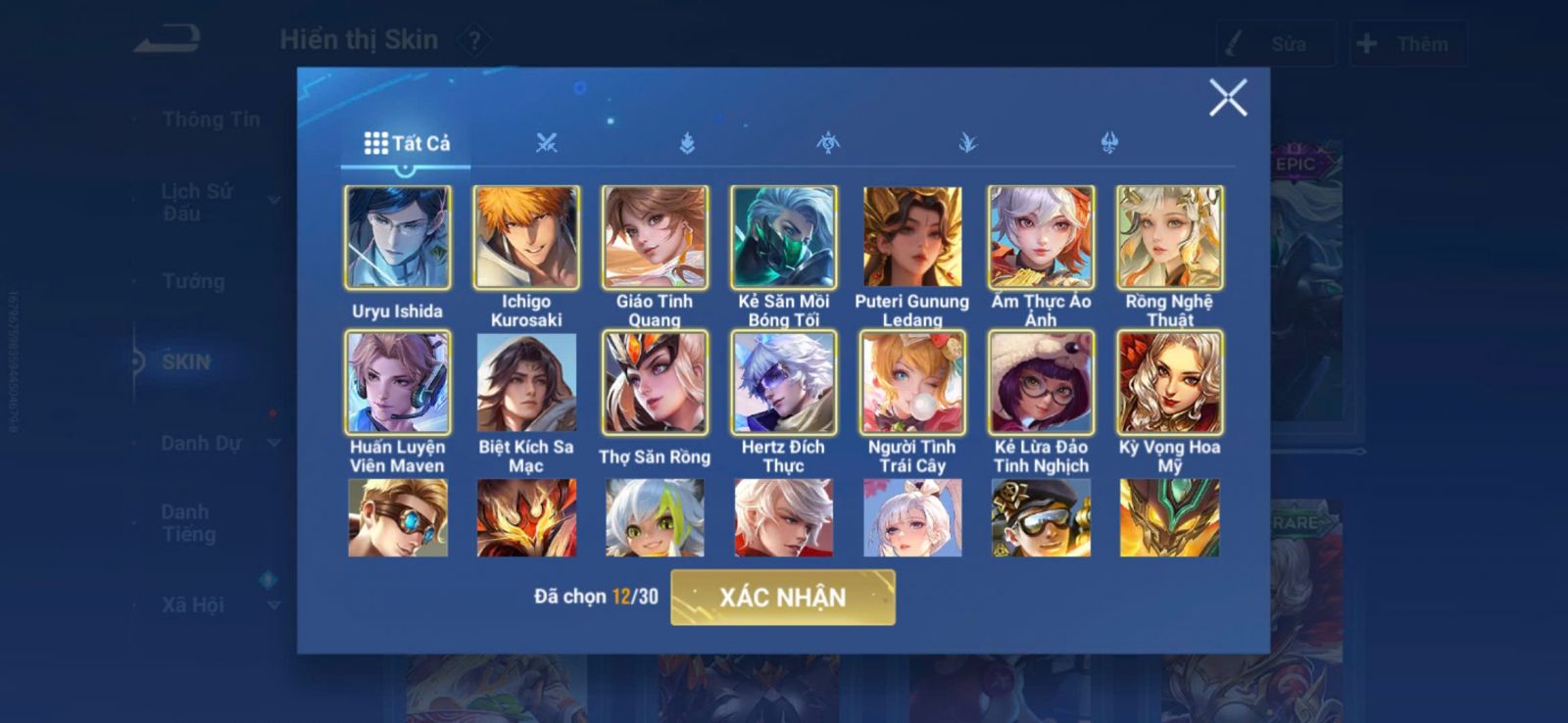Pick the Giáo Tinh Quang skin
This screenshot has width=1568, height=723.
[655, 238]
